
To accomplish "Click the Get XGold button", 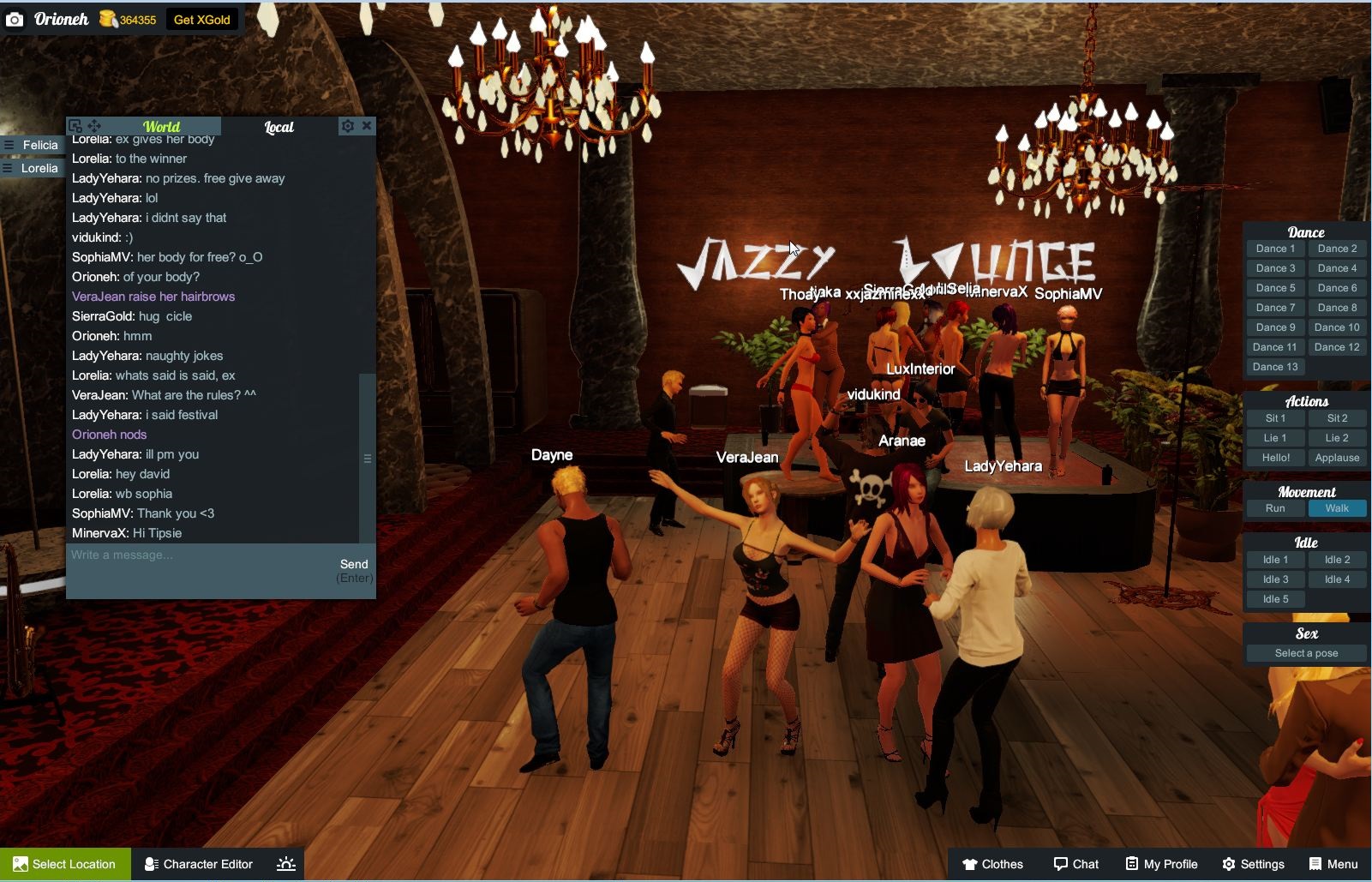I will point(202,18).
